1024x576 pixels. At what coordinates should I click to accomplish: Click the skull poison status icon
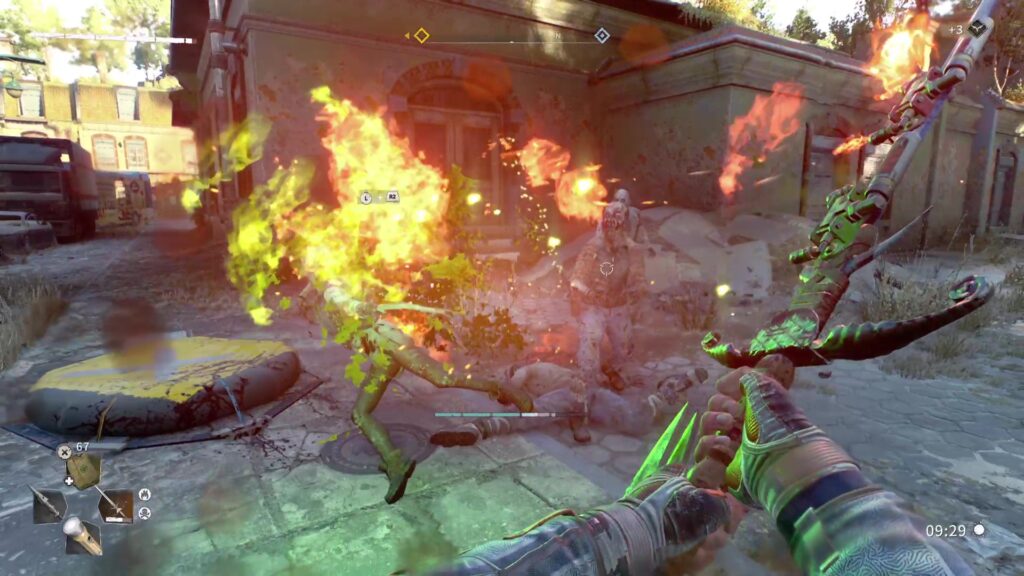point(144,513)
